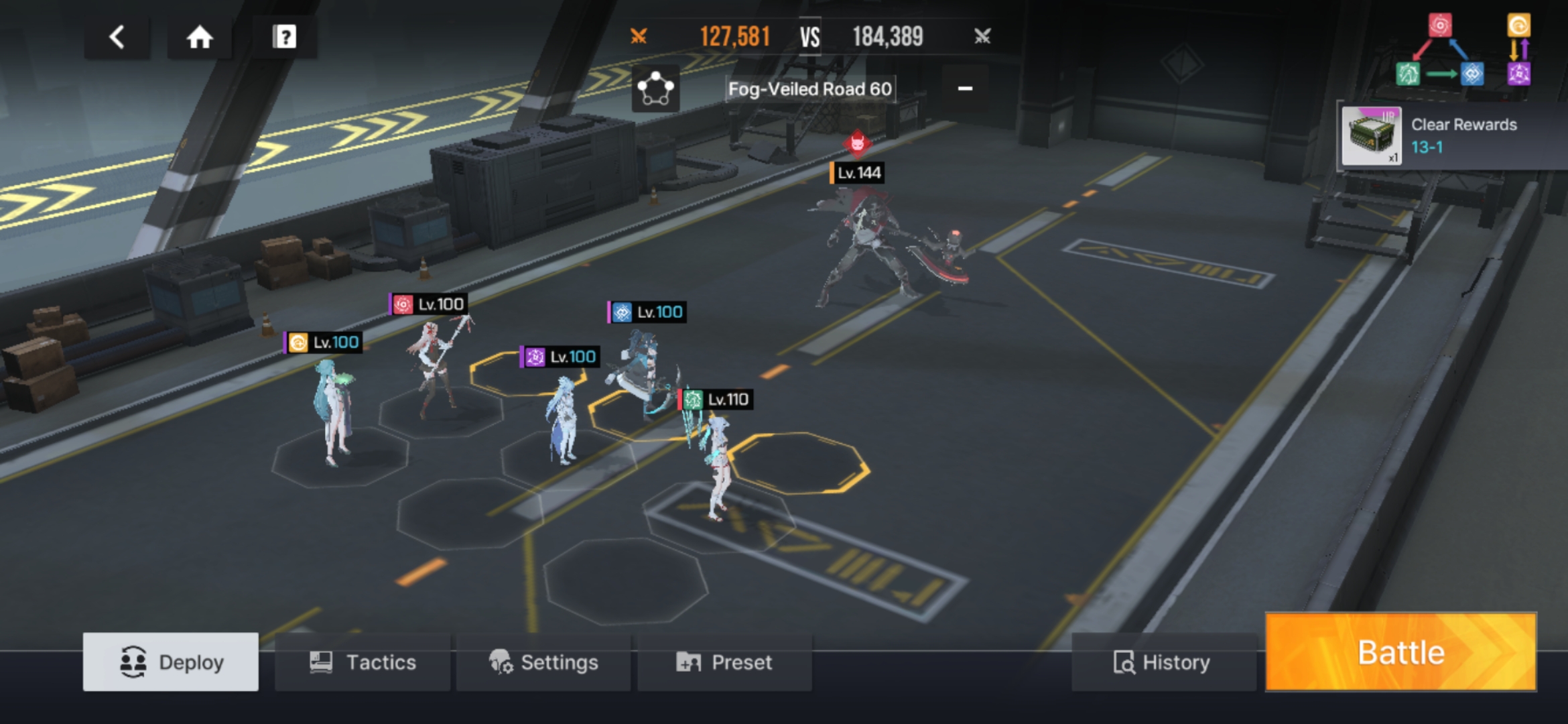Start the fight with the Battle button
The width and height of the screenshot is (1568, 724).
click(x=1400, y=652)
